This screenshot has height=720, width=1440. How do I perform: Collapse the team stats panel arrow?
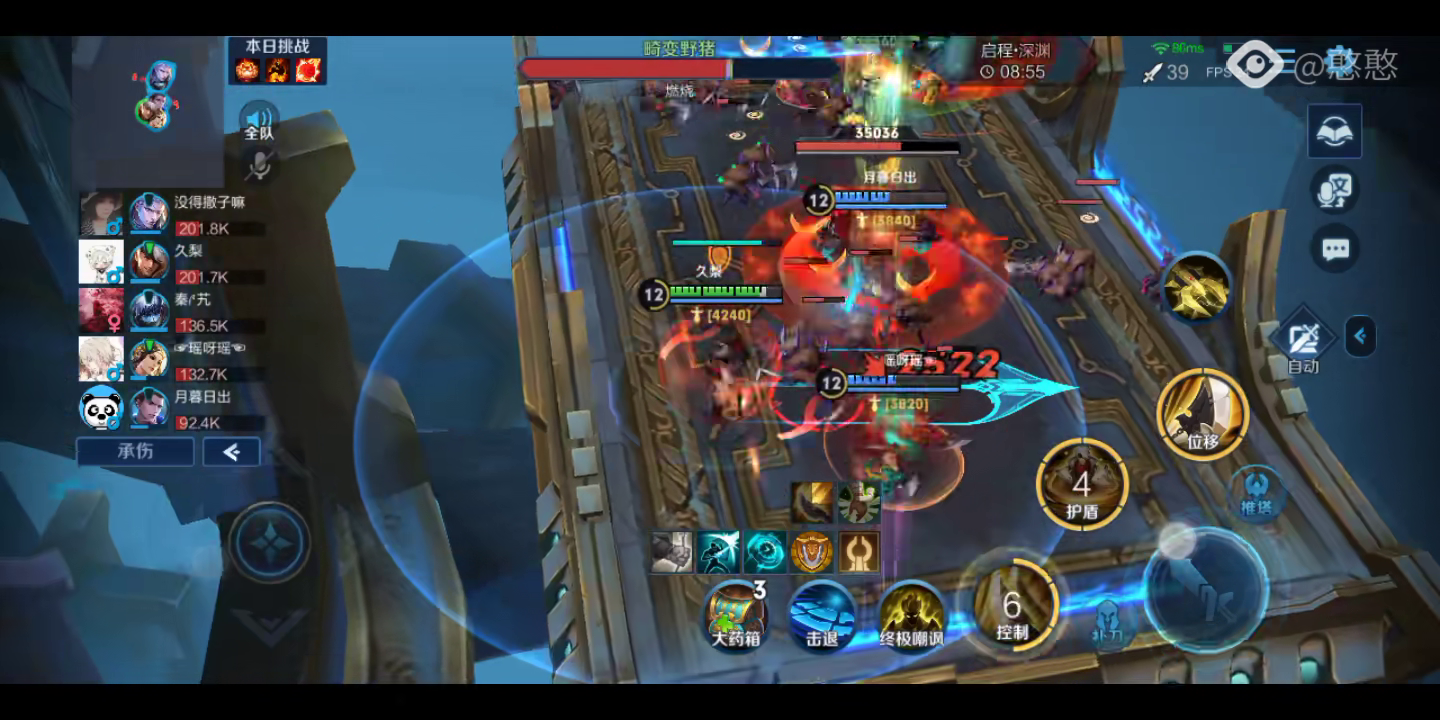pos(231,452)
